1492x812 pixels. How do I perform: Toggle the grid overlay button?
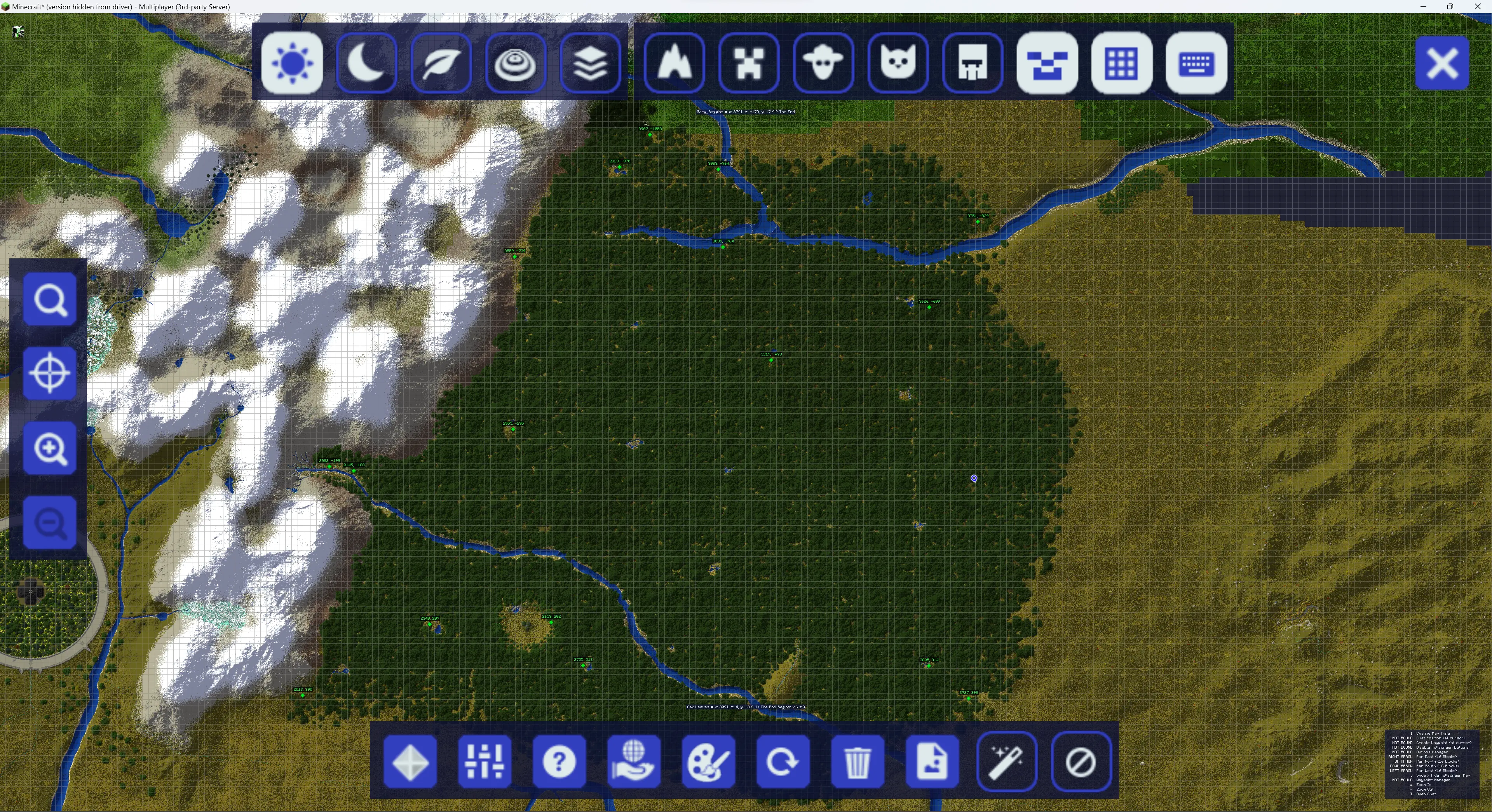[x=1121, y=63]
